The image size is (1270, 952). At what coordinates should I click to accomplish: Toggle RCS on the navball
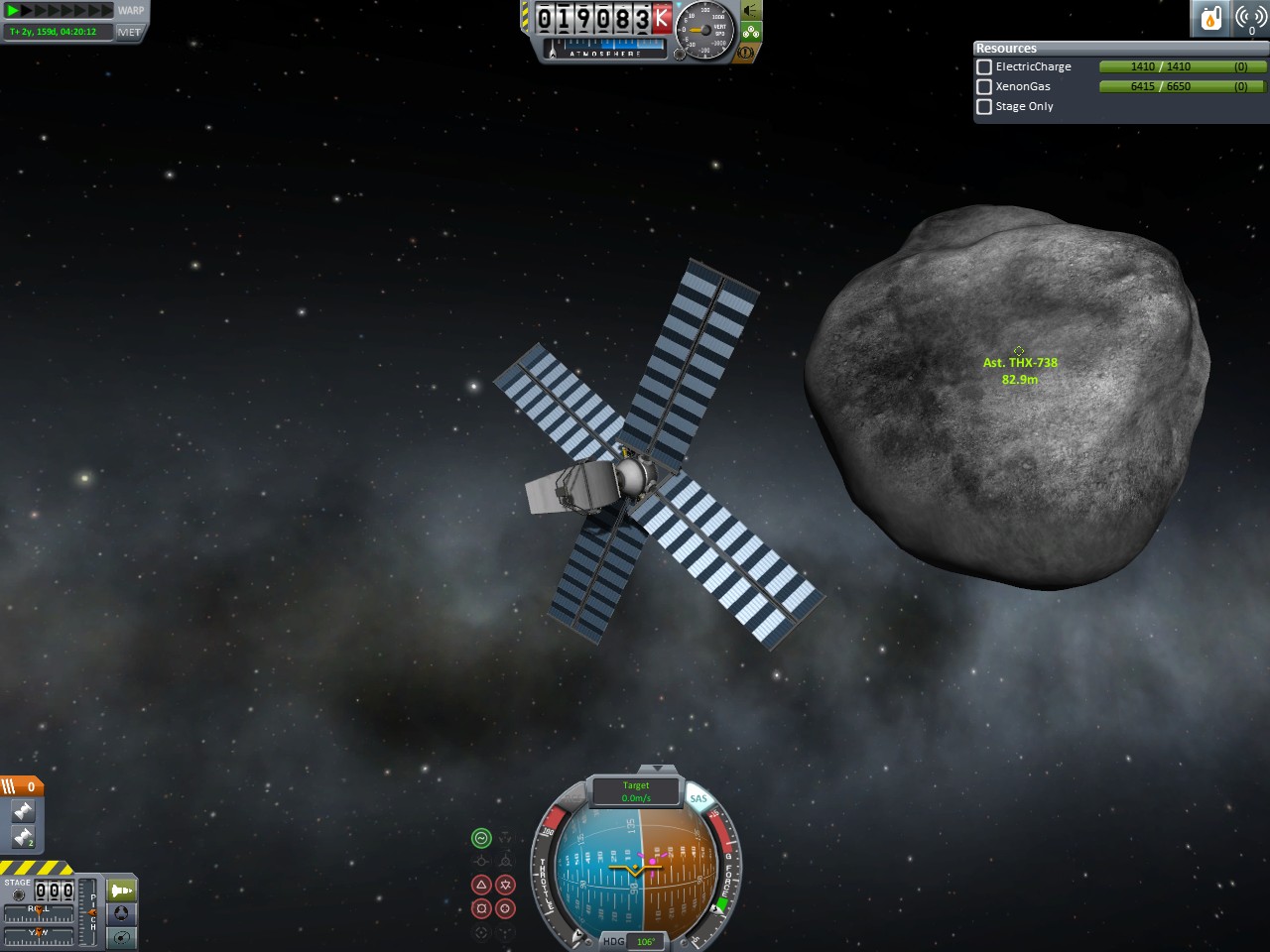571,798
